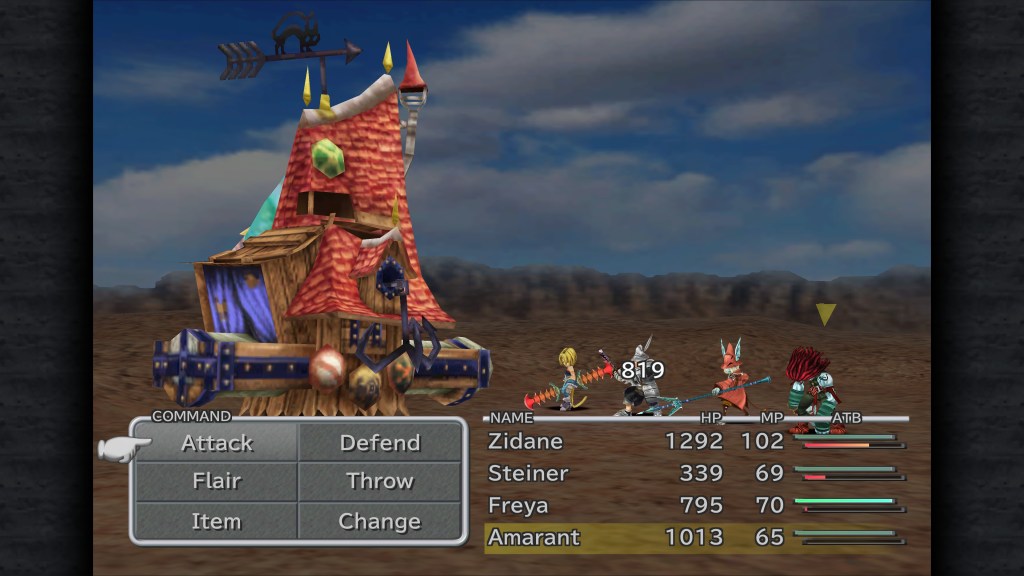Choose the Change command

[x=380, y=521]
